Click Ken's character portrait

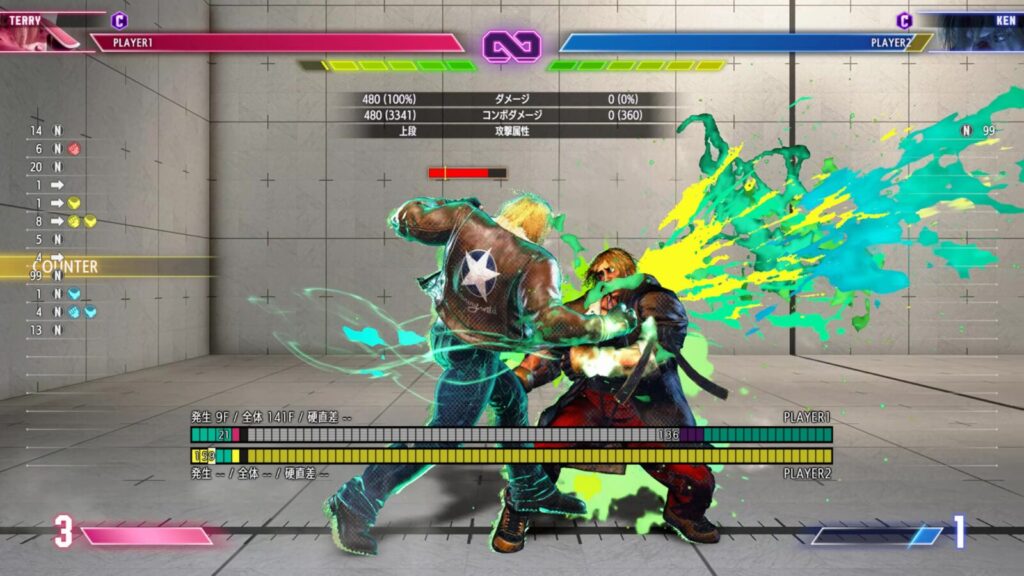point(978,31)
